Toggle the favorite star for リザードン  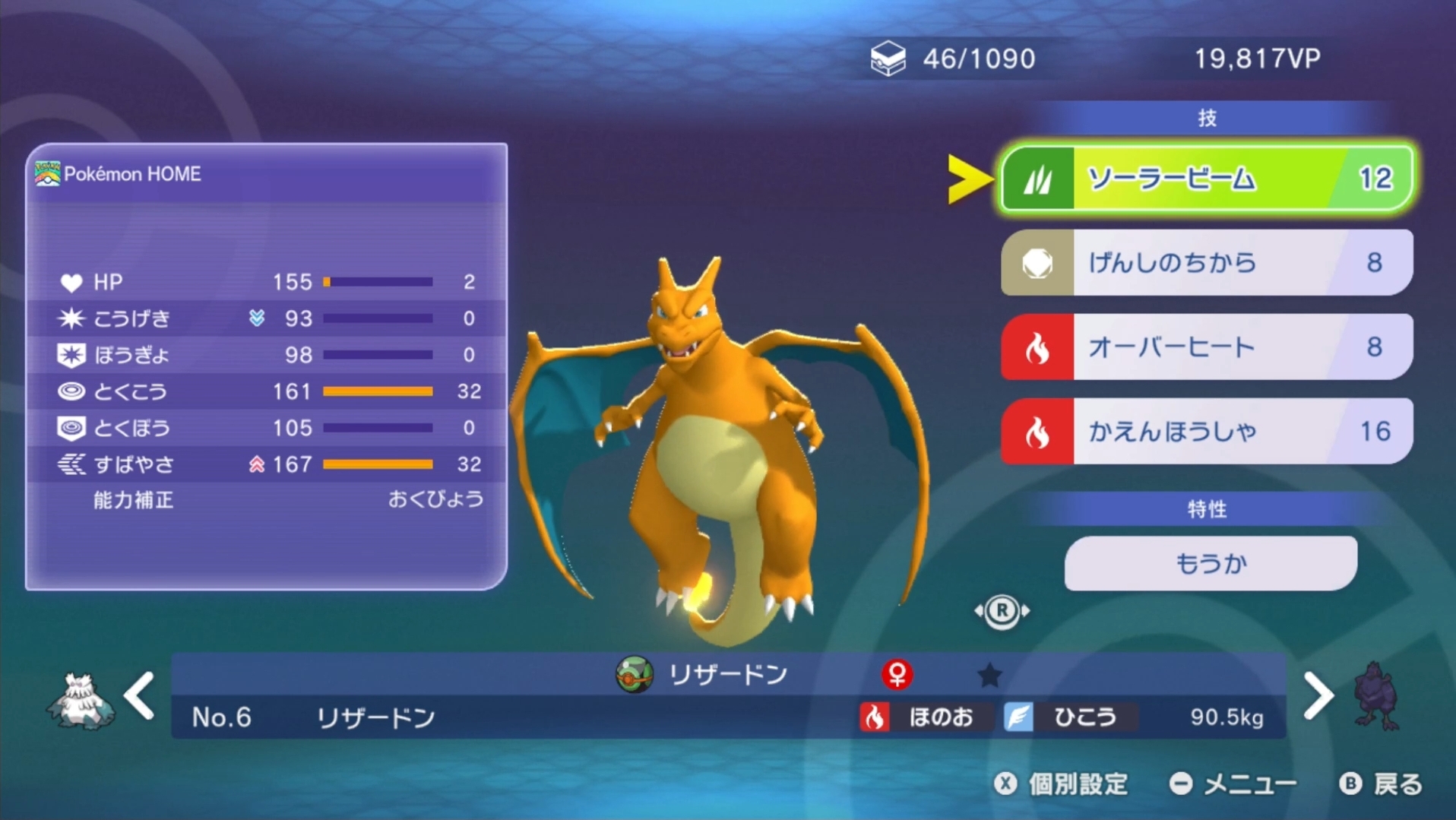[990, 674]
